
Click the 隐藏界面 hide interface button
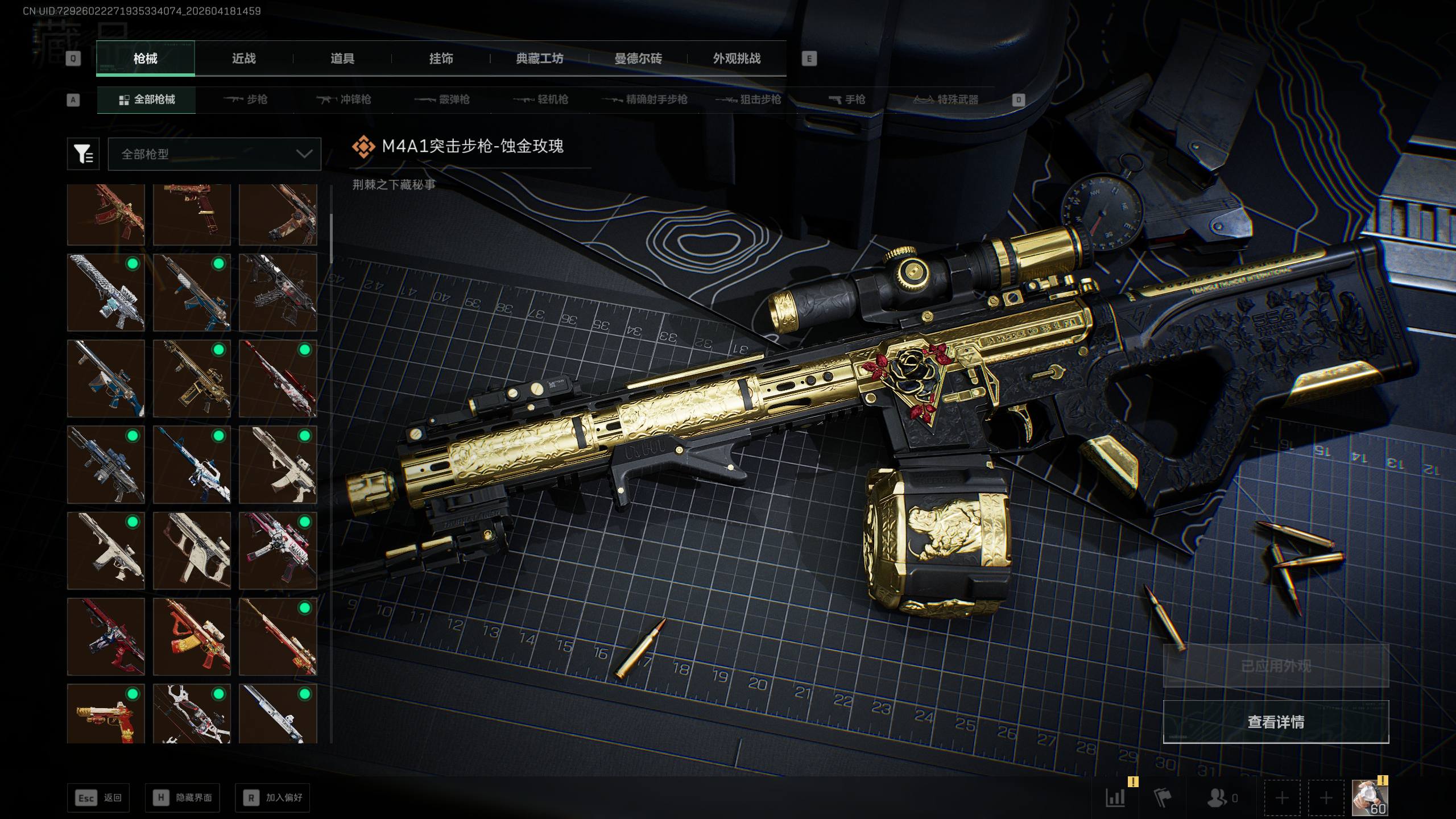(182, 798)
